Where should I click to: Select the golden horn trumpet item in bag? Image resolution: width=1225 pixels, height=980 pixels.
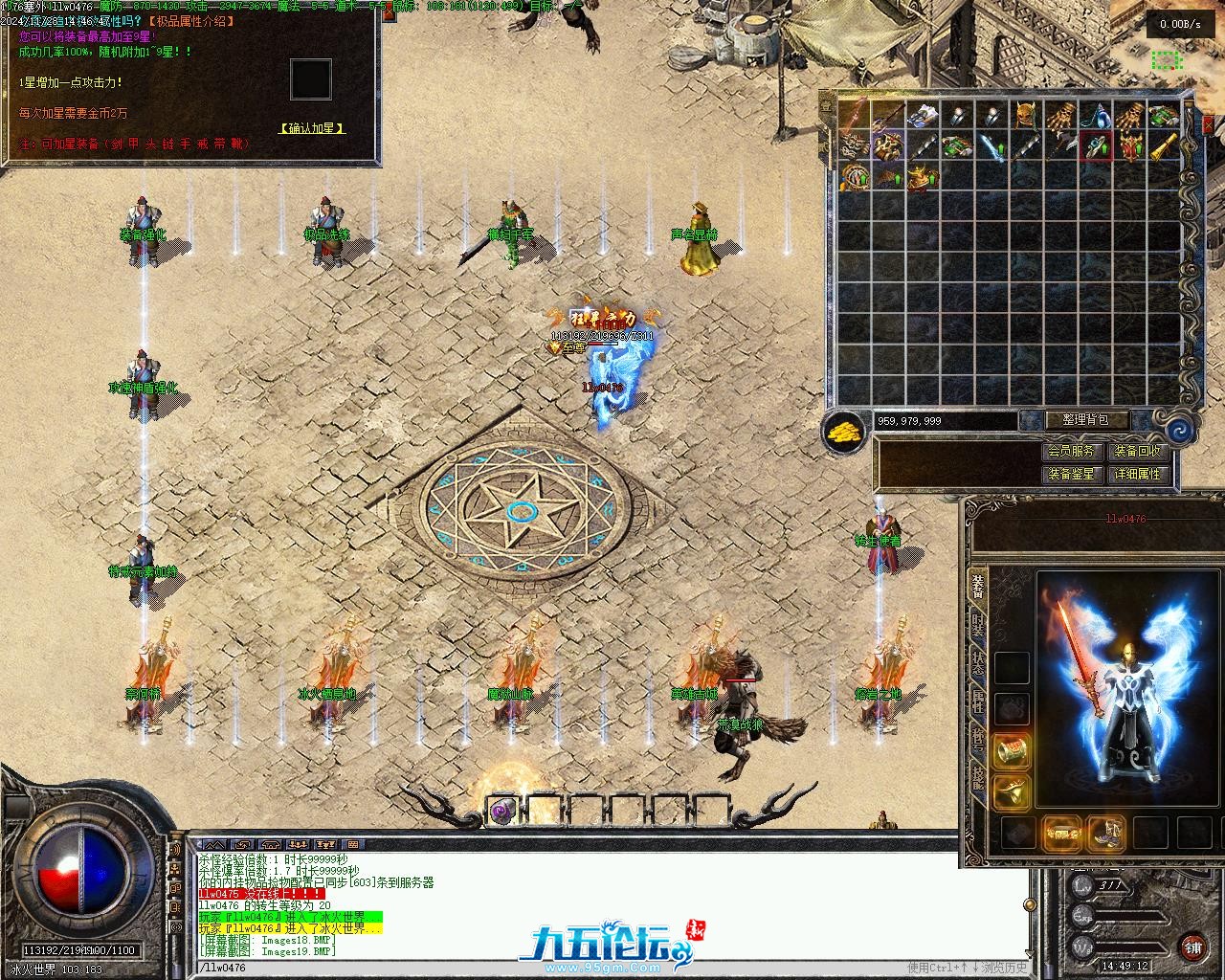click(x=1164, y=147)
